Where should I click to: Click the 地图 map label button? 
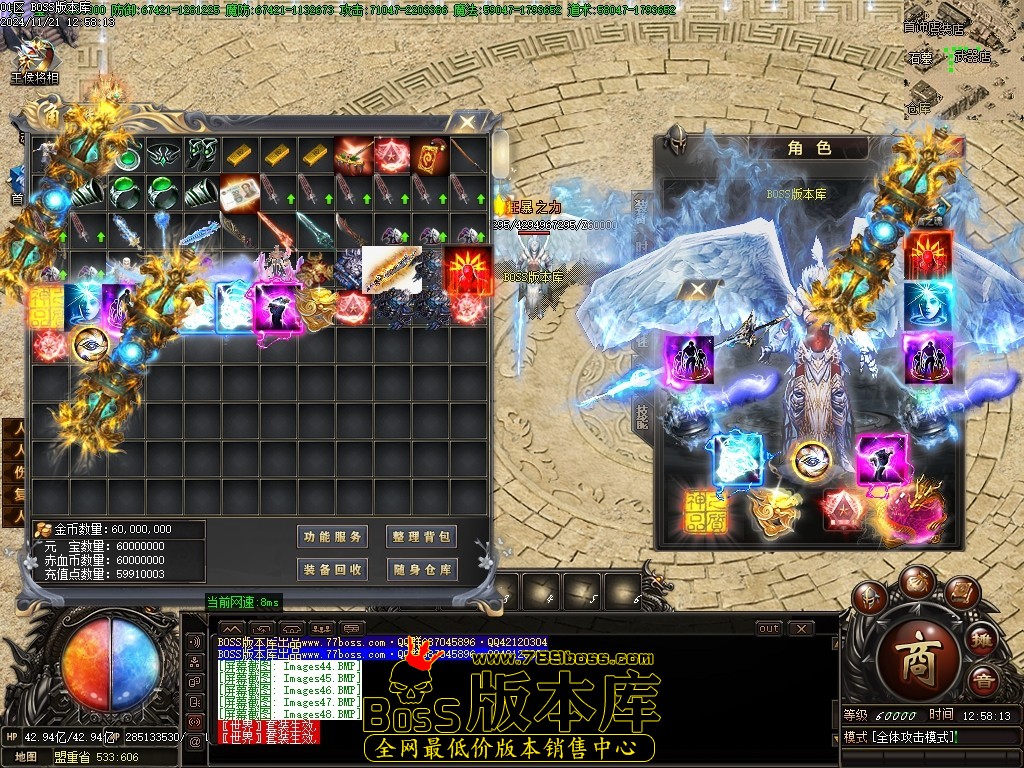[26, 757]
